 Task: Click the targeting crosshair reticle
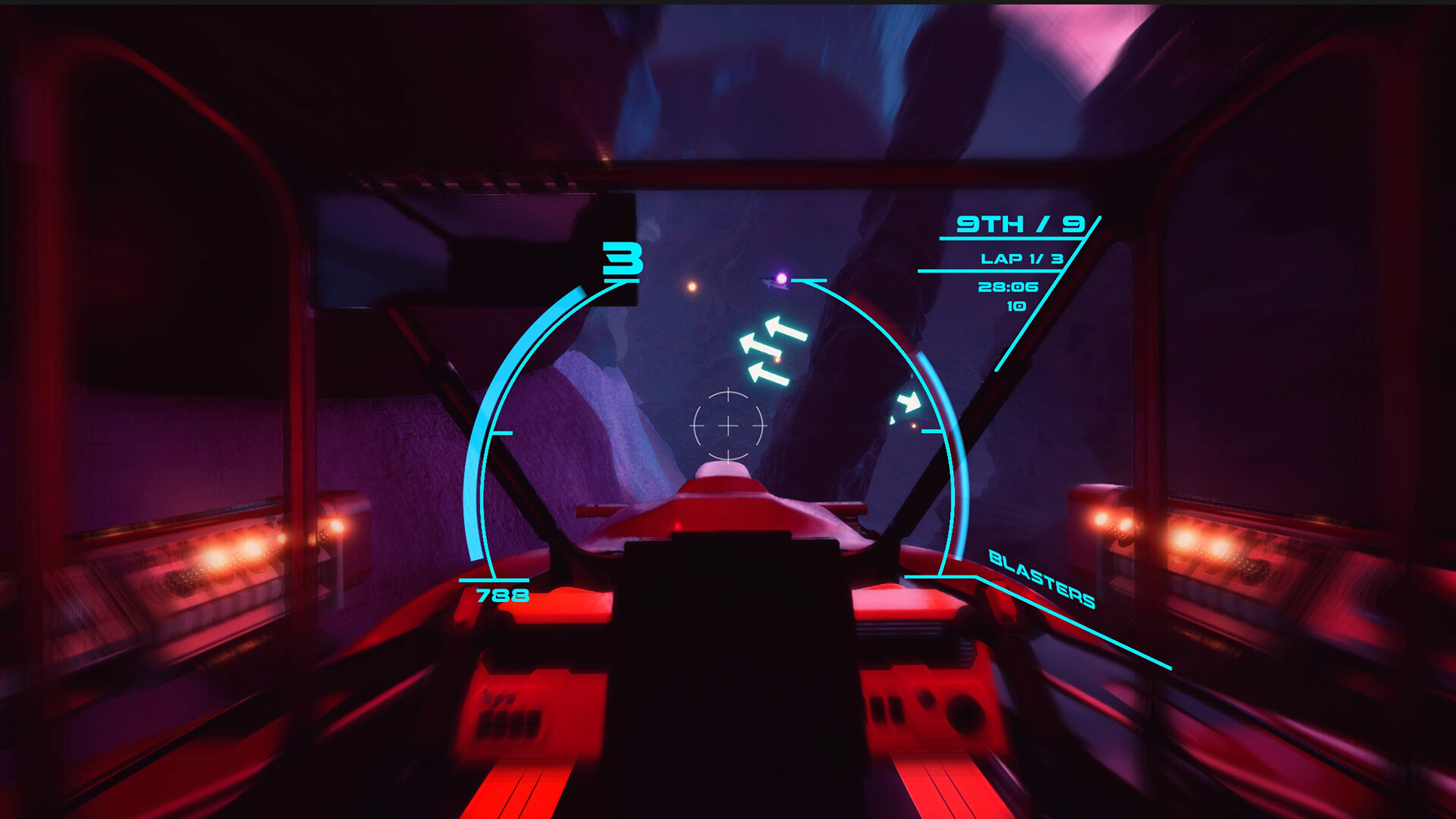[x=729, y=426]
